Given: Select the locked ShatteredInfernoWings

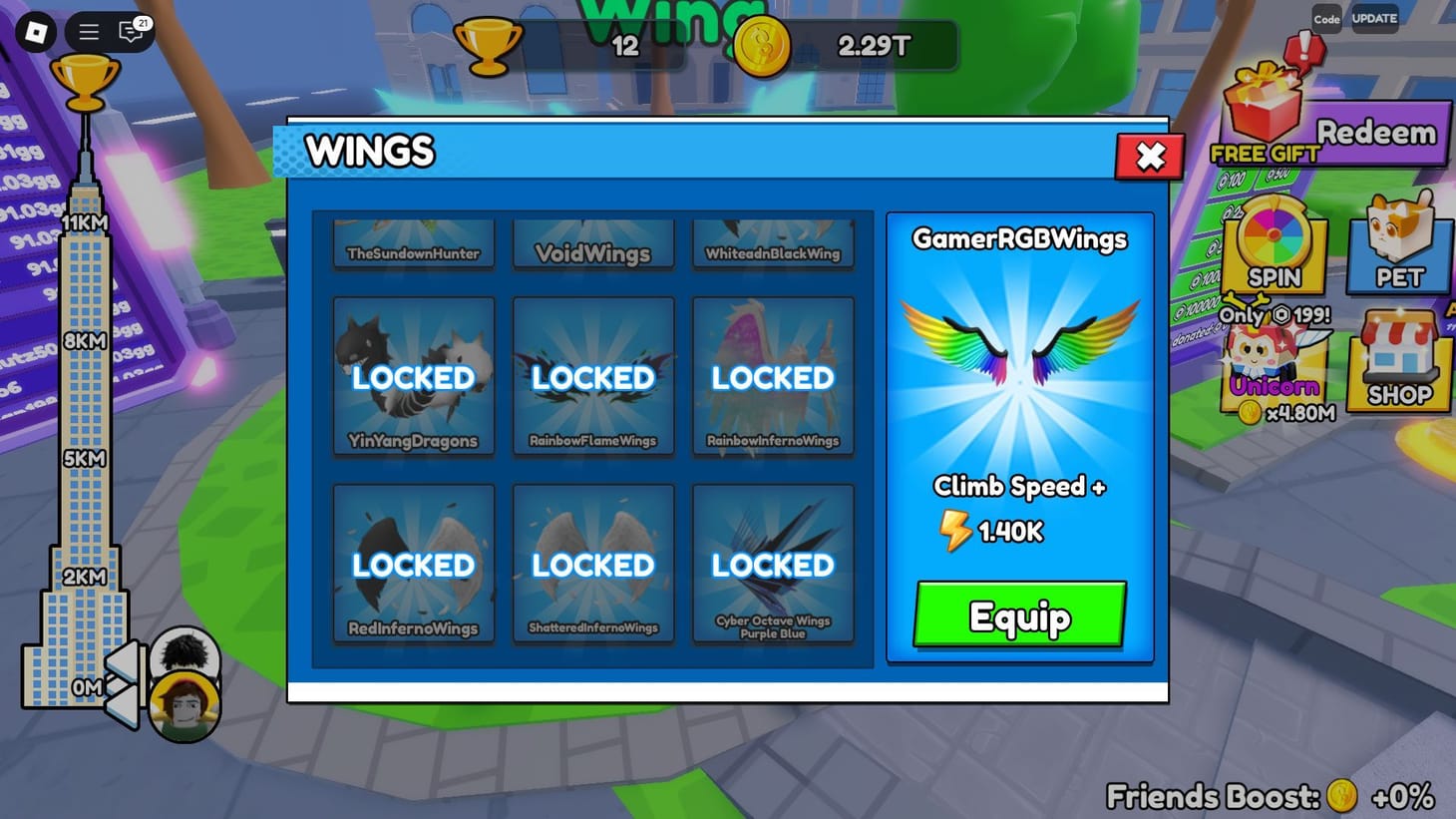Looking at the screenshot, I should [592, 564].
